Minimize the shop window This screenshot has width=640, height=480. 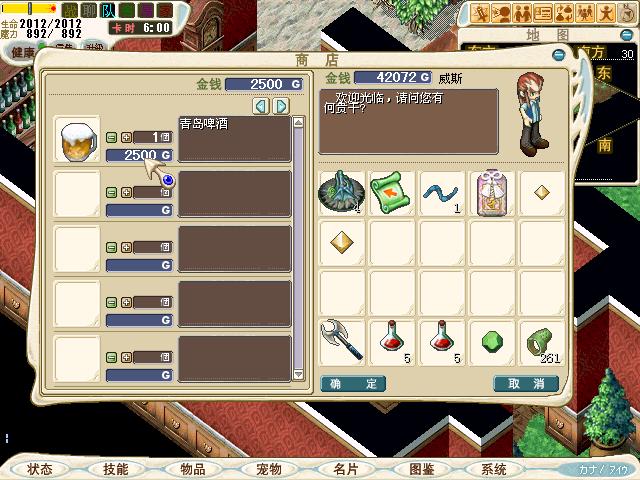point(557,56)
